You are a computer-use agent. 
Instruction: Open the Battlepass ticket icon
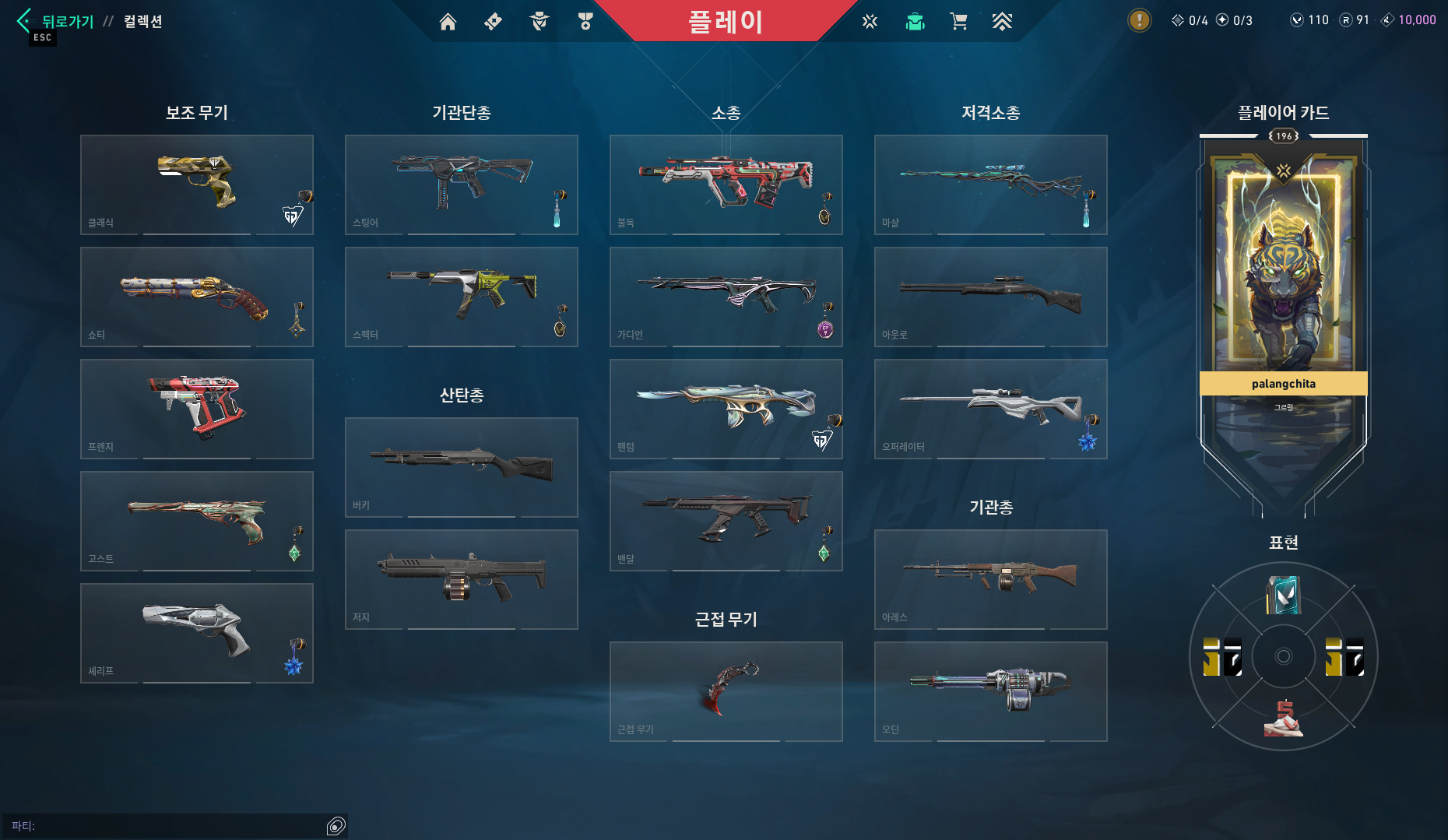pos(492,21)
